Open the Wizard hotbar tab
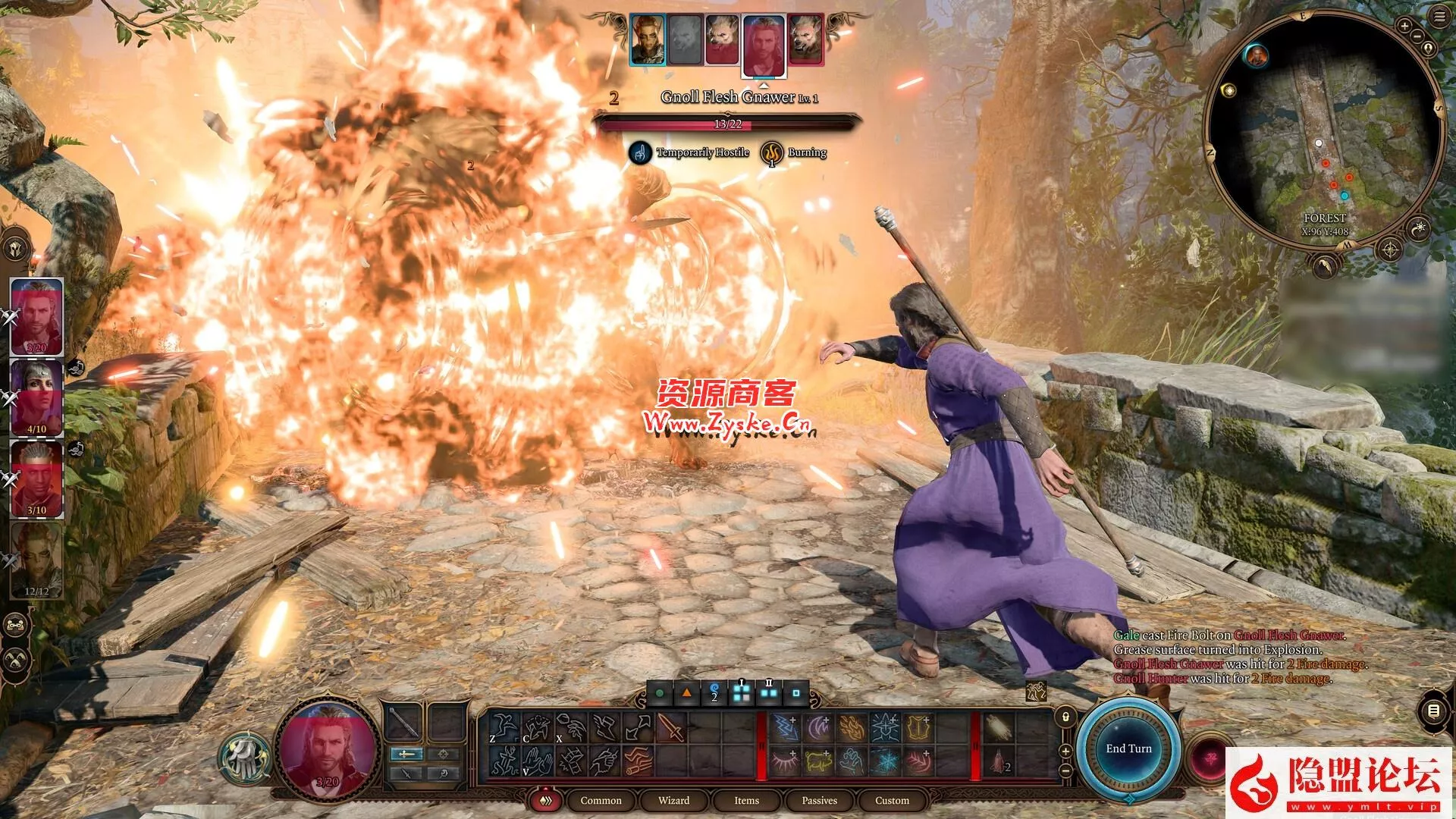 point(673,800)
